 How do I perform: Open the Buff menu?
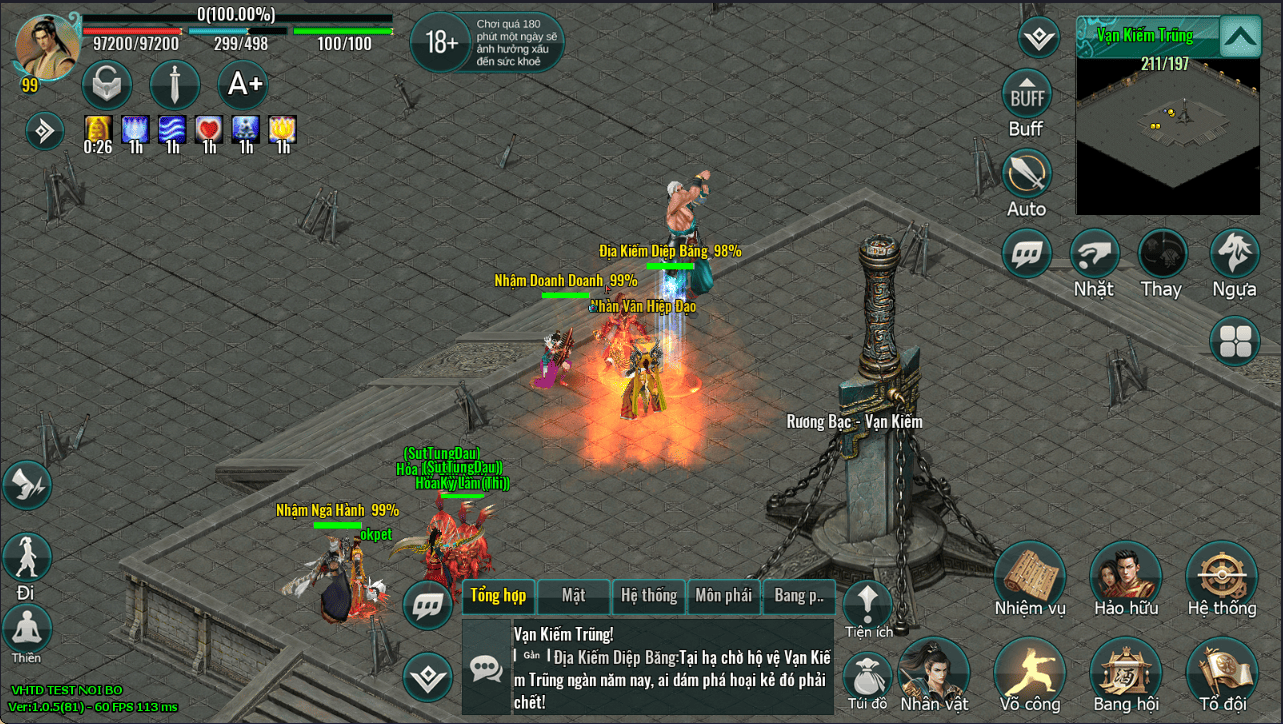pos(1026,96)
